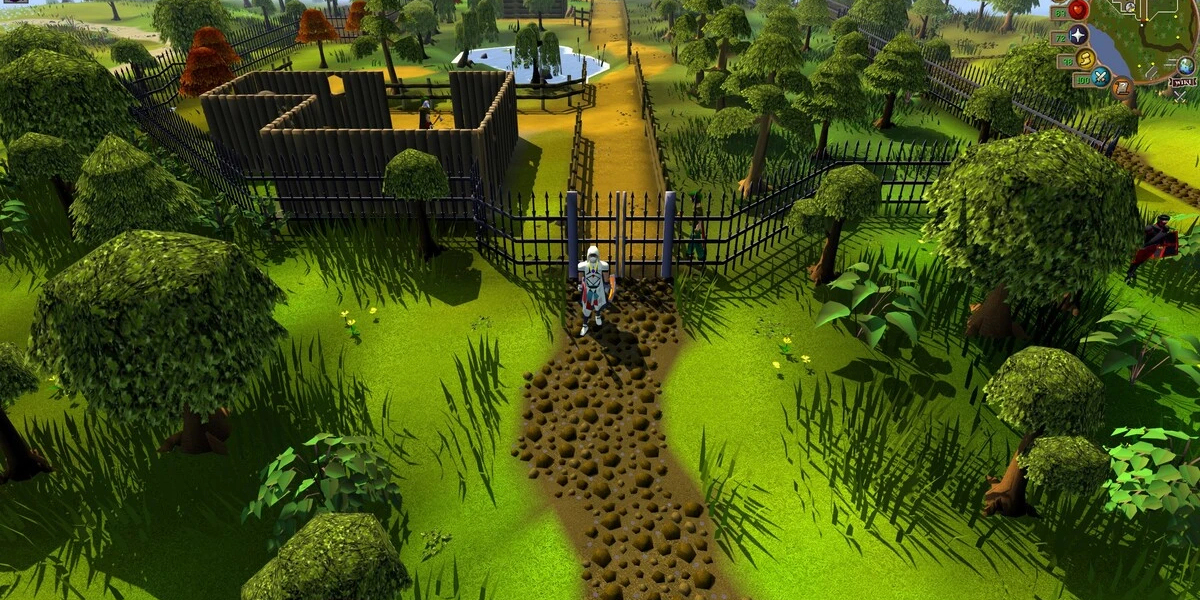This screenshot has width=1200, height=600.
Task: Toggle quick prayers with the star orb
Action: [x=1078, y=36]
